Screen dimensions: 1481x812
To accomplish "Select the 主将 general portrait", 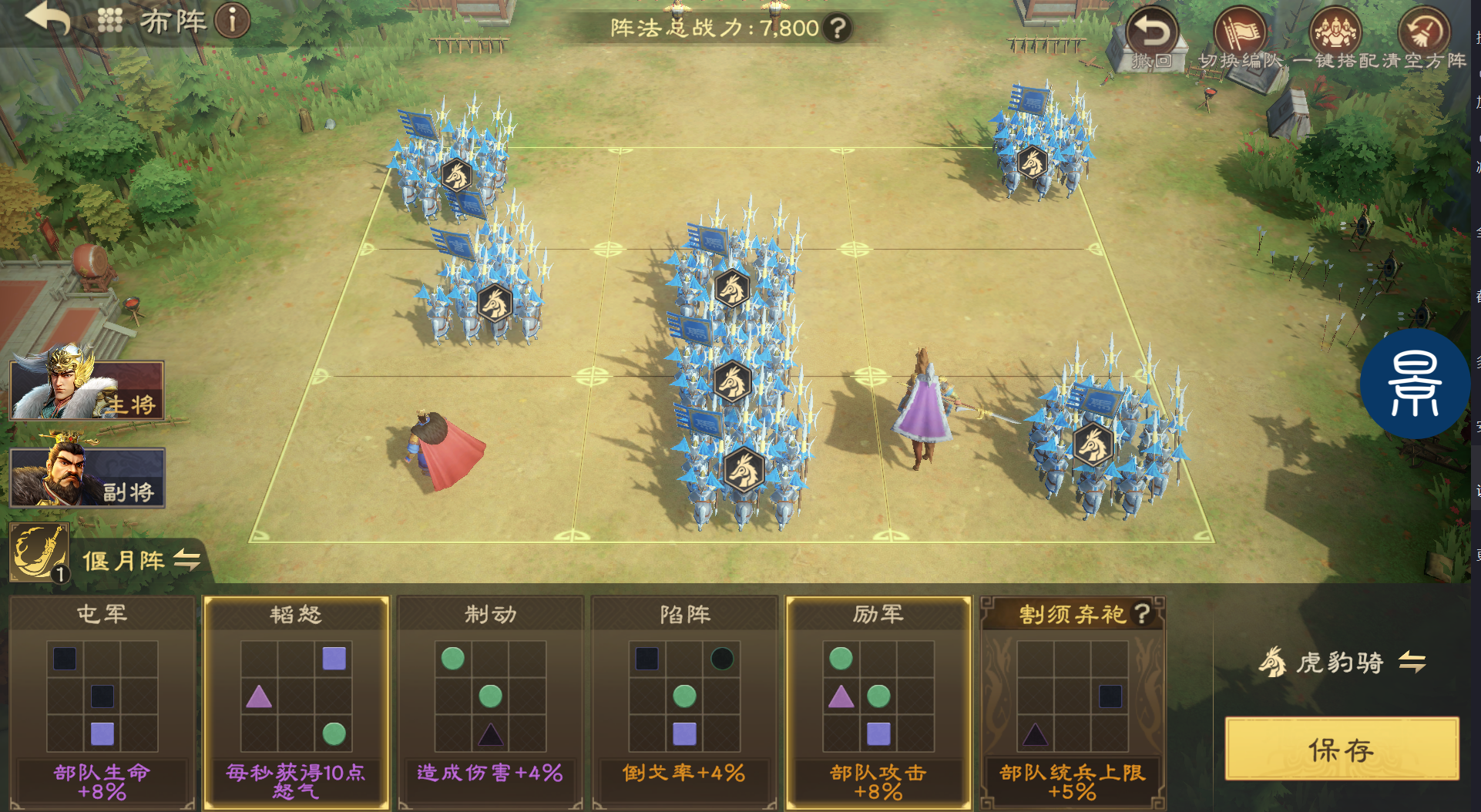I will (86, 390).
